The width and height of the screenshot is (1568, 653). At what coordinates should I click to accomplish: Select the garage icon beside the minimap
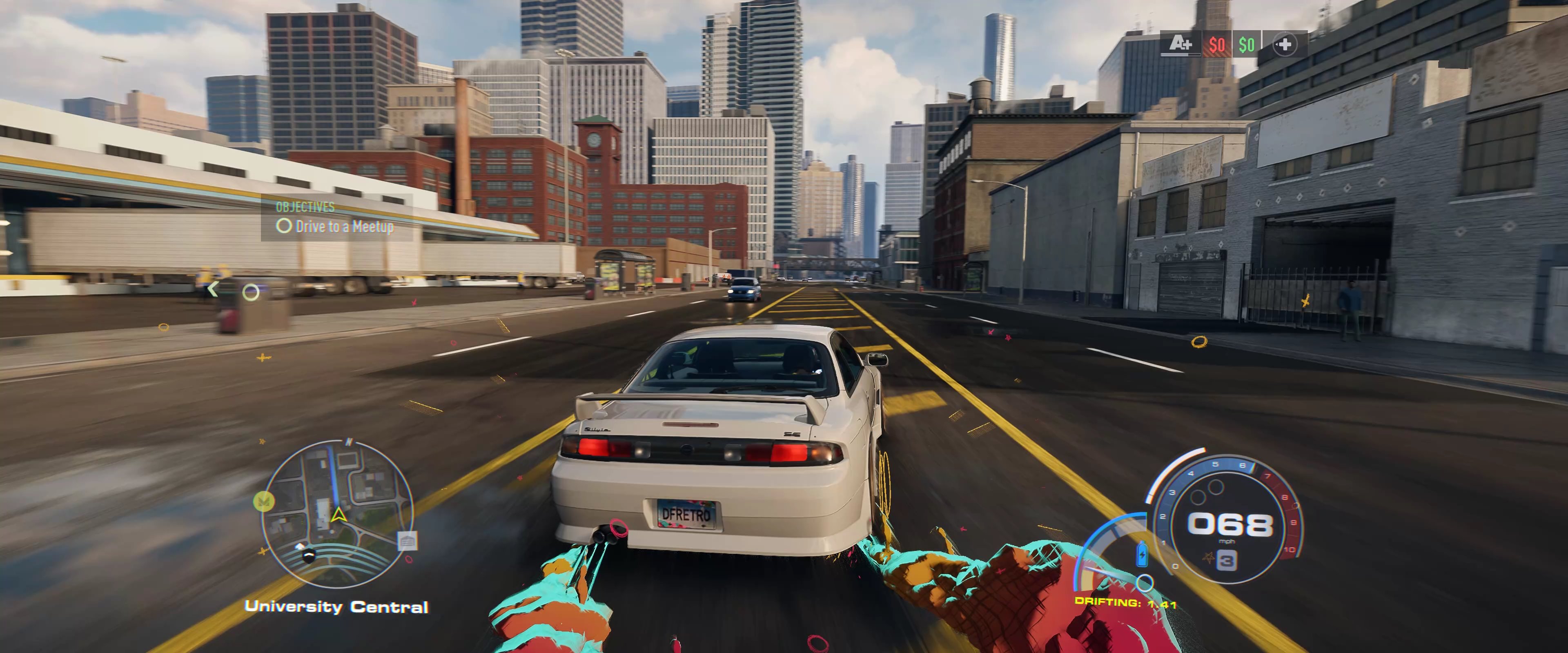click(x=407, y=541)
